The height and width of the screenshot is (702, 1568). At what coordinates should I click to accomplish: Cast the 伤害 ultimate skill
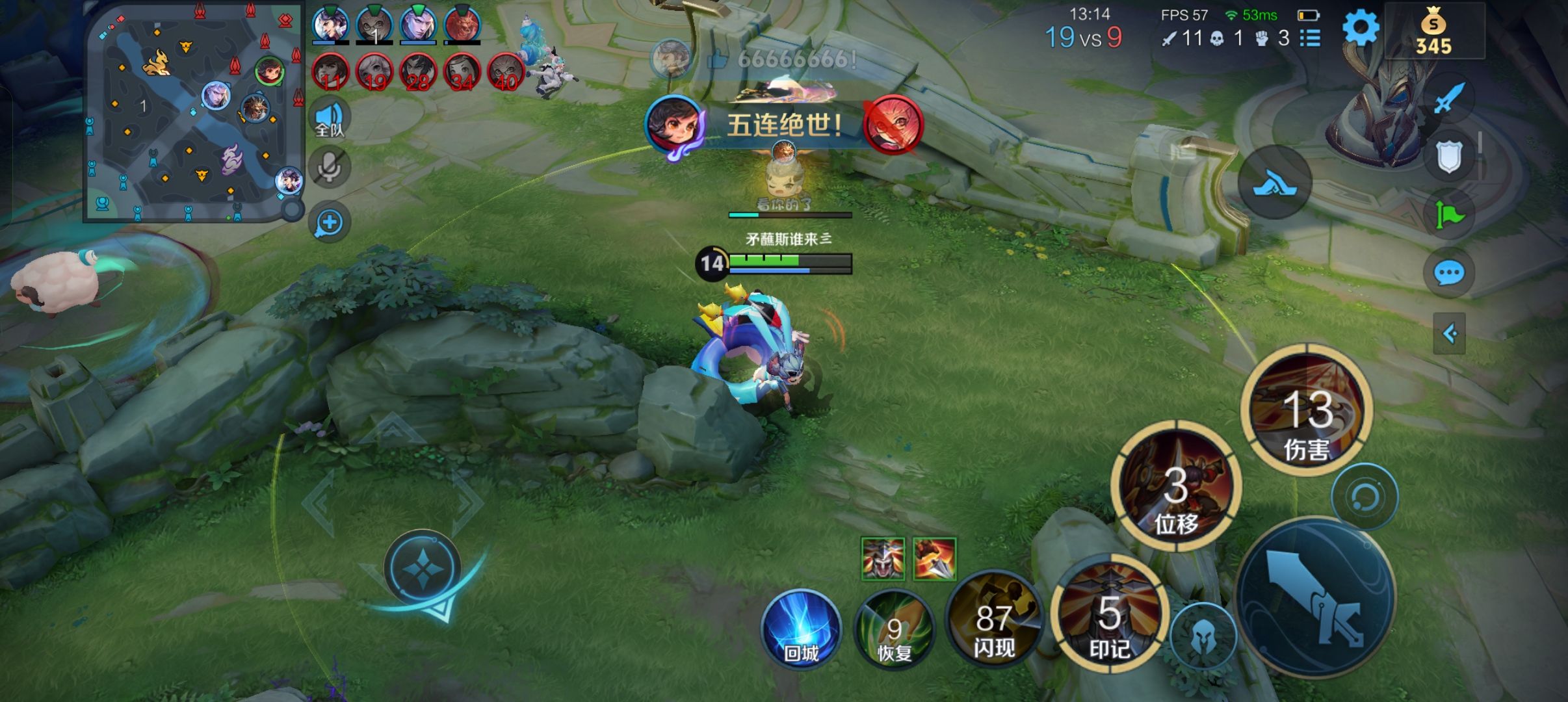pos(1307,411)
